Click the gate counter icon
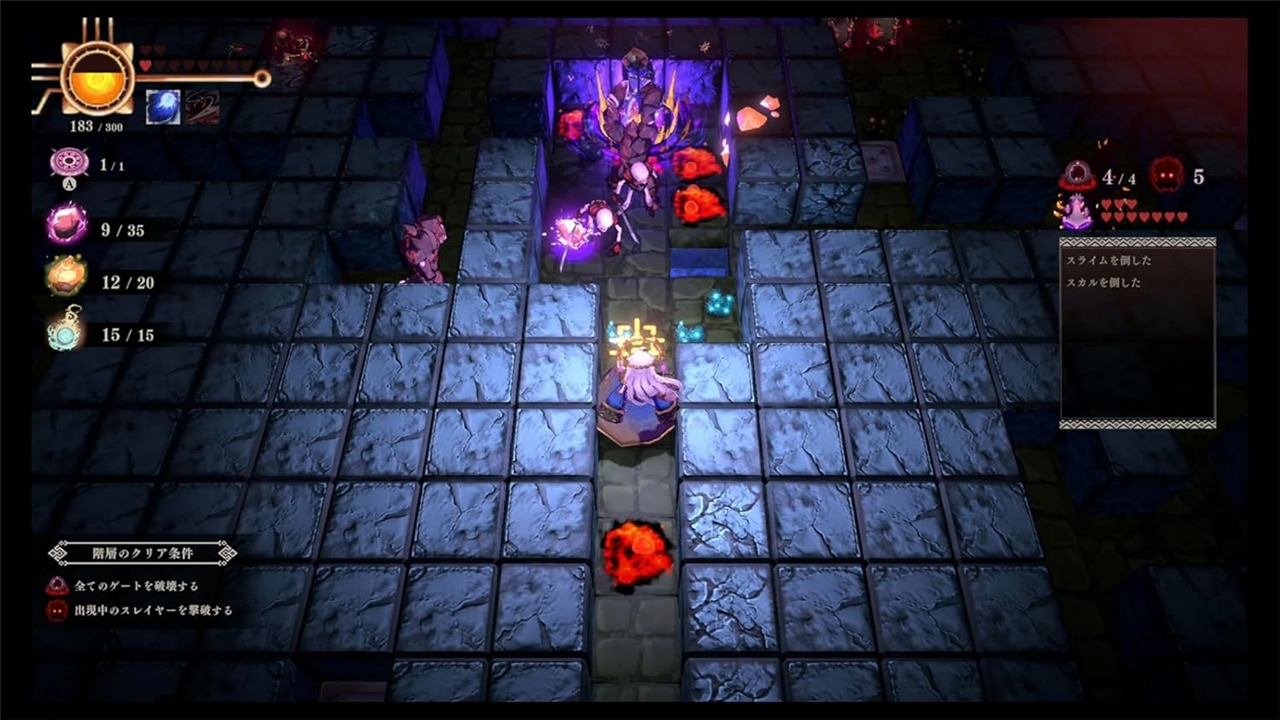Image resolution: width=1280 pixels, height=720 pixels. pos(1078,177)
